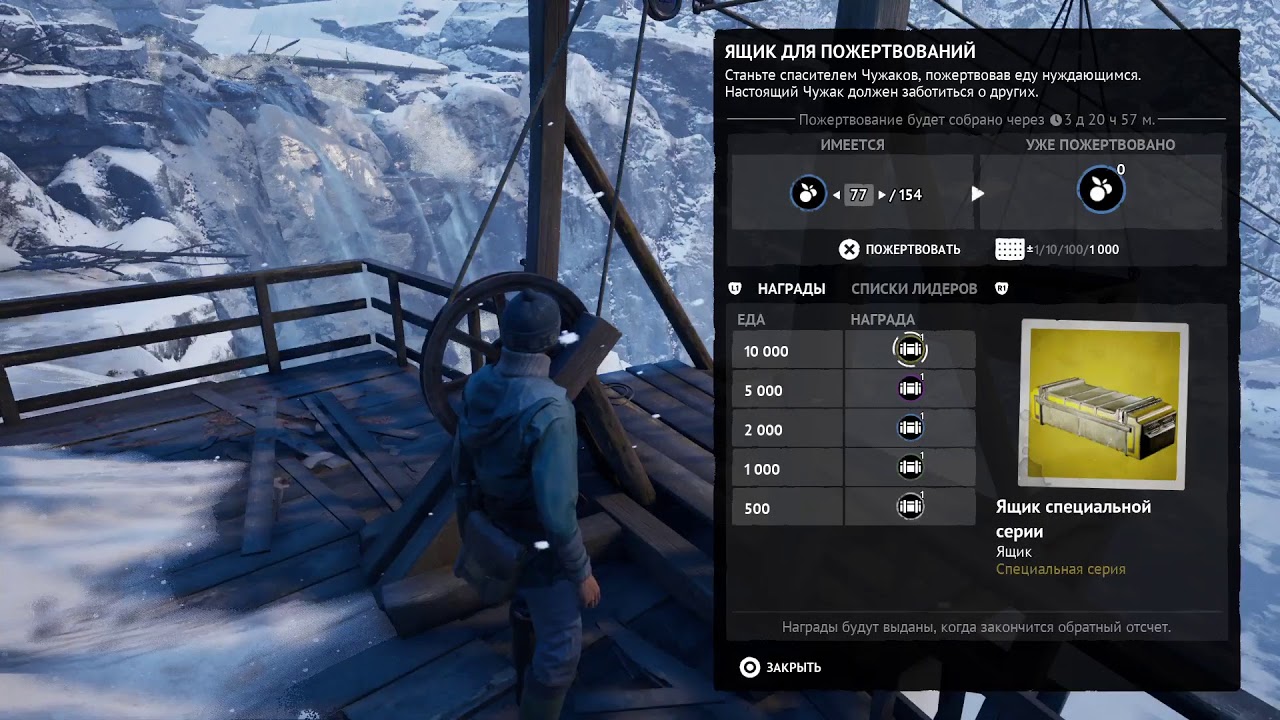Donate food with the Пожертвовать button
1280x720 pixels.
tap(899, 249)
